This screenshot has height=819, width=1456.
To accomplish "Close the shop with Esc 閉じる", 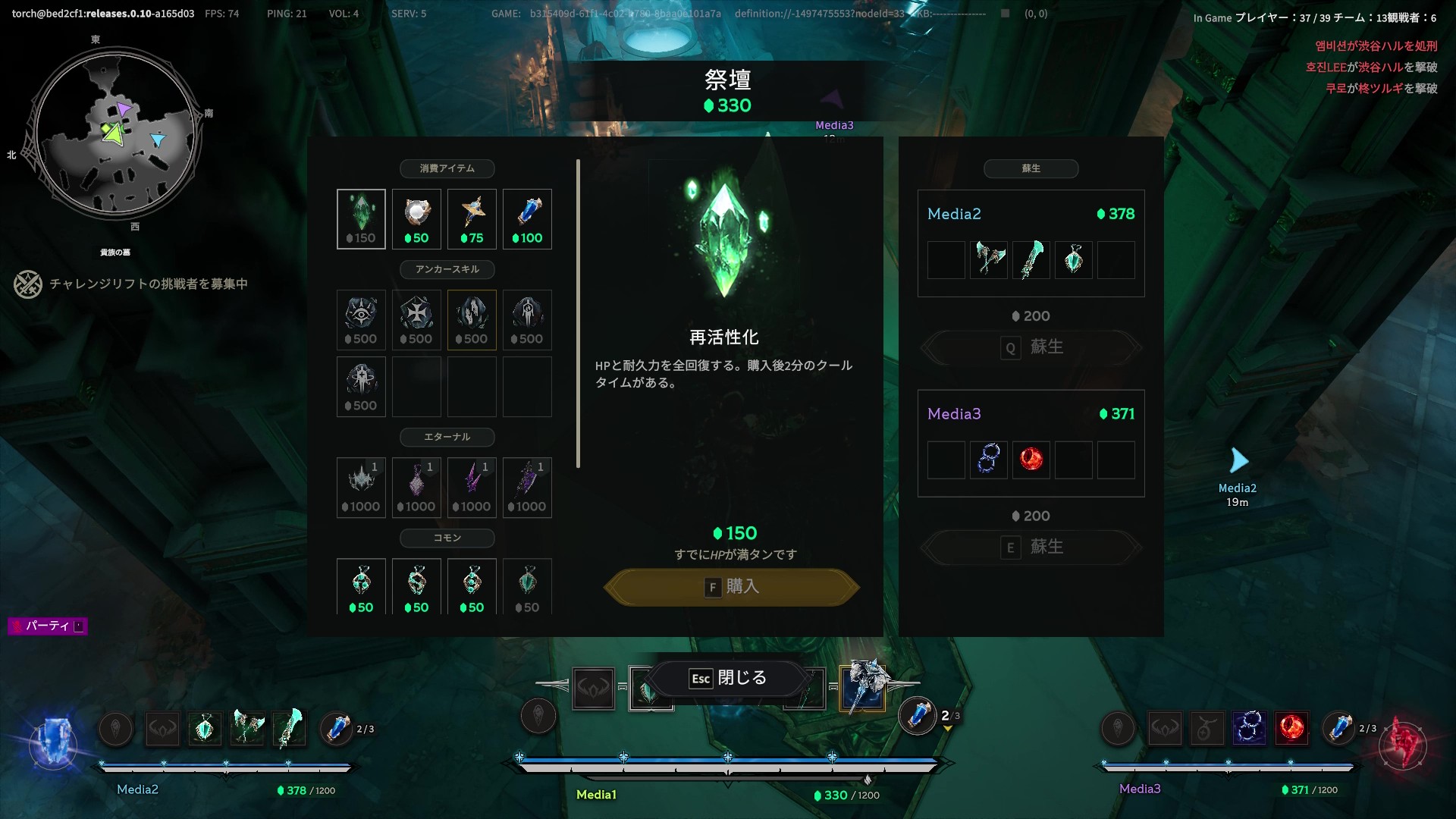I will [728, 679].
